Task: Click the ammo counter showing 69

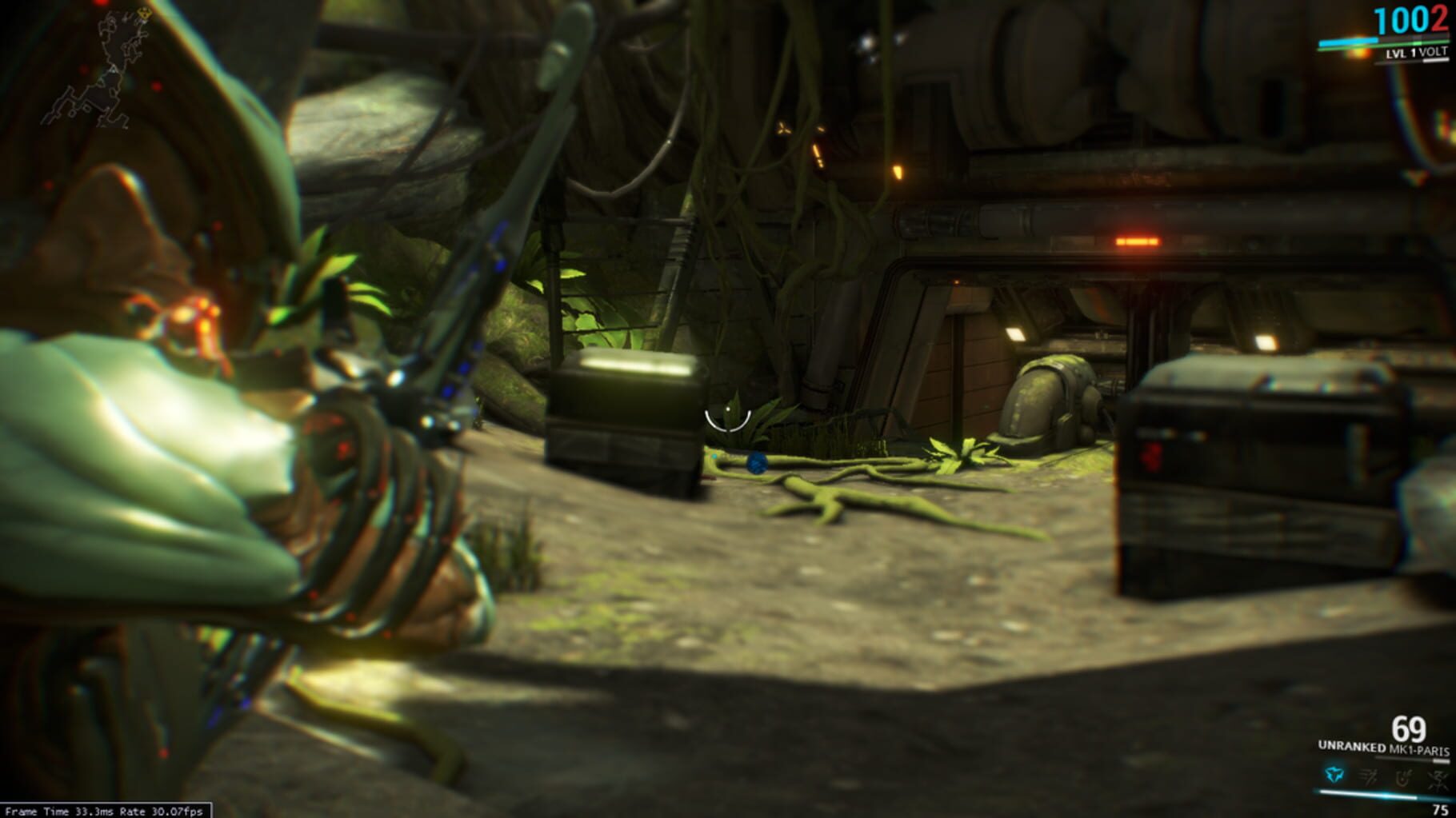Action: click(1410, 728)
